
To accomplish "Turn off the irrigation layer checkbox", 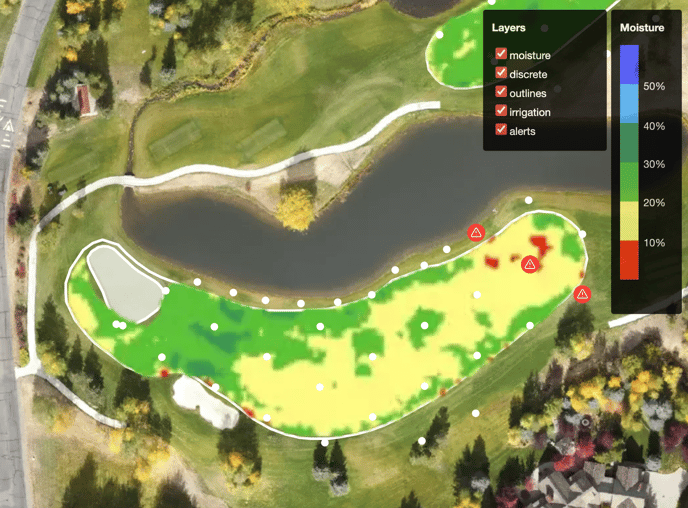I will coord(501,112).
